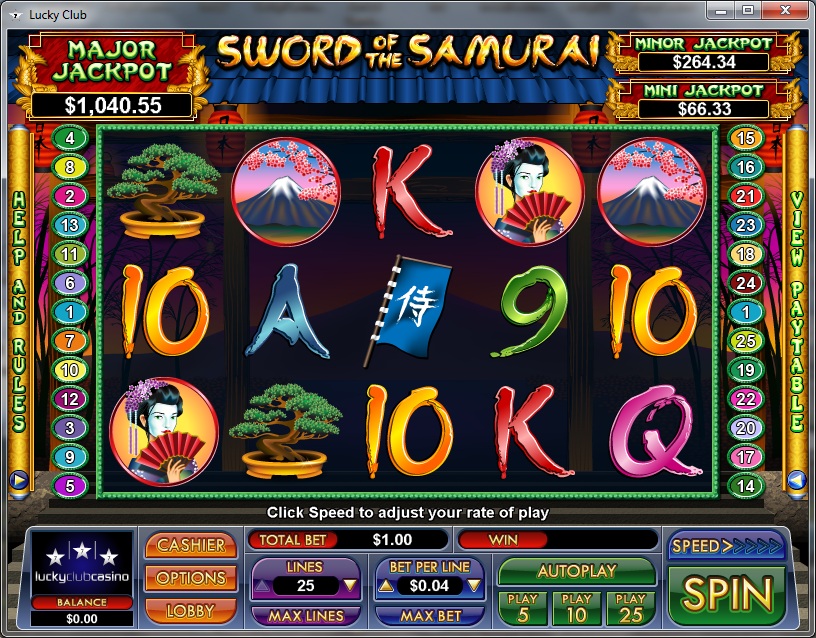This screenshot has height=638, width=816.
Task: Open the Cashier
Action: coord(191,546)
